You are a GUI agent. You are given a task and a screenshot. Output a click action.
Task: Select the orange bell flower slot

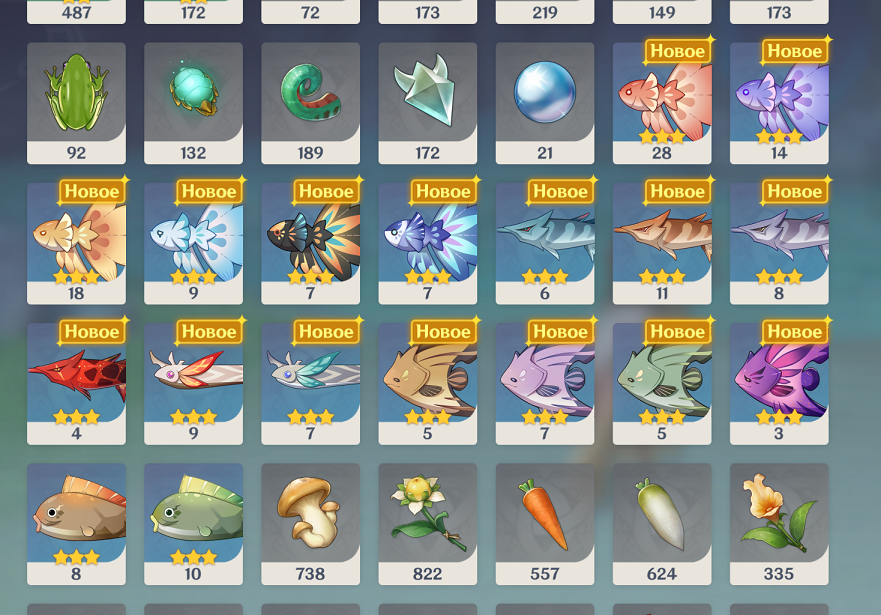[779, 523]
